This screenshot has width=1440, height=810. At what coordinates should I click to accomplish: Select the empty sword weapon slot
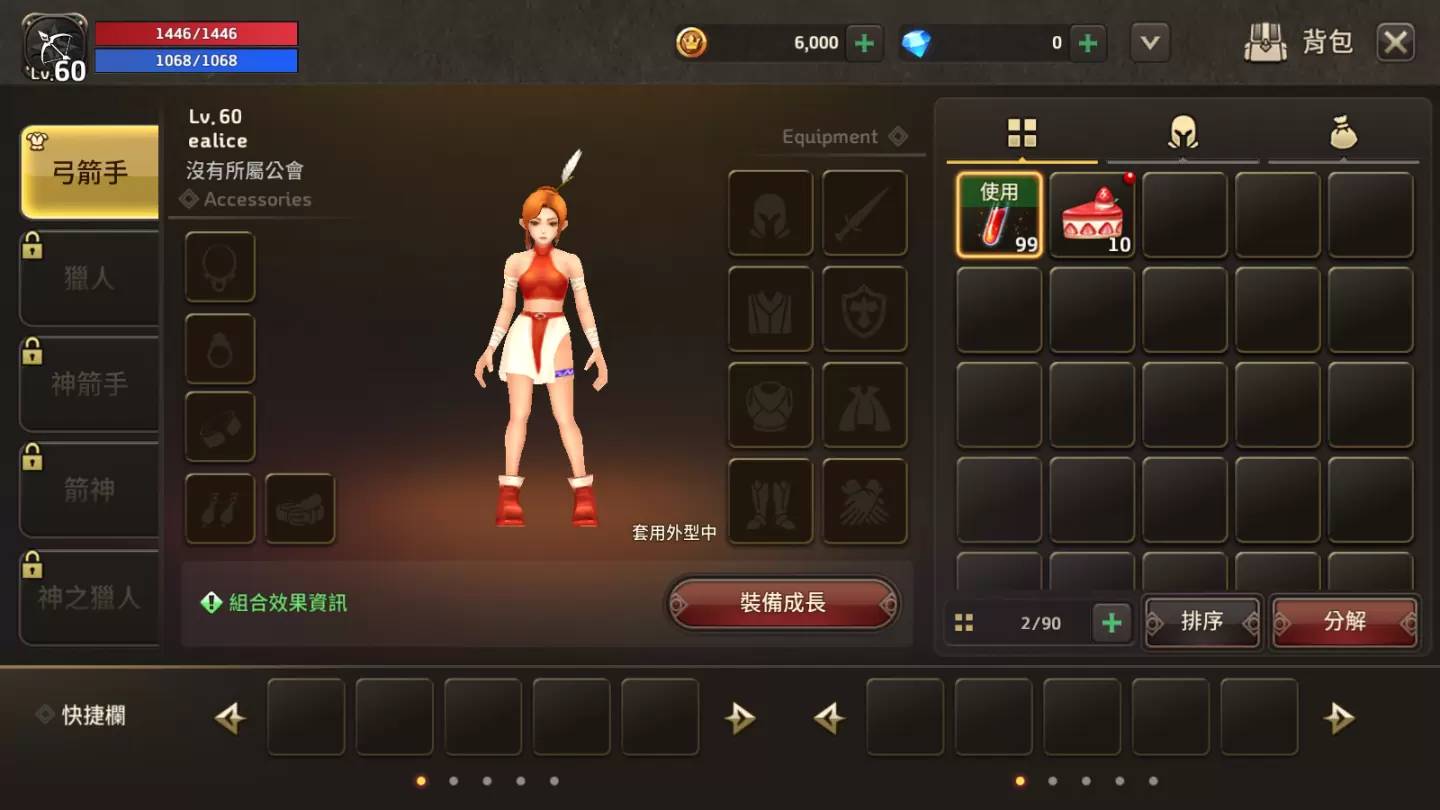point(864,213)
